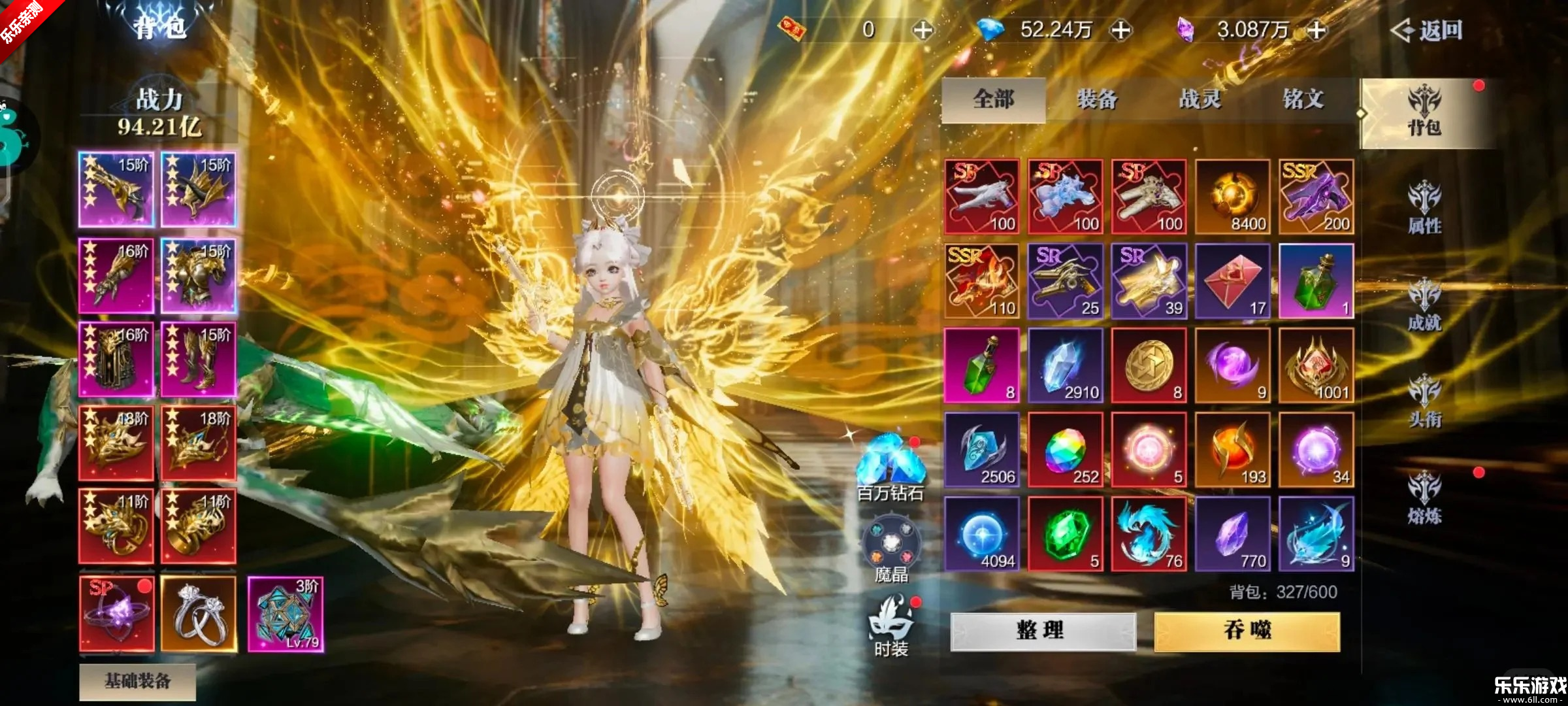Open the 头衔 title menu
The width and height of the screenshot is (1568, 706).
(1424, 401)
